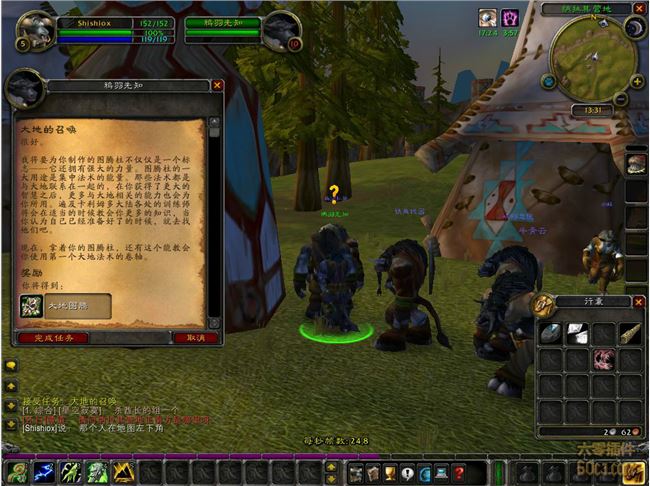The image size is (650, 486).
Task: Click the purple paw buff icon
Action: pos(510,17)
